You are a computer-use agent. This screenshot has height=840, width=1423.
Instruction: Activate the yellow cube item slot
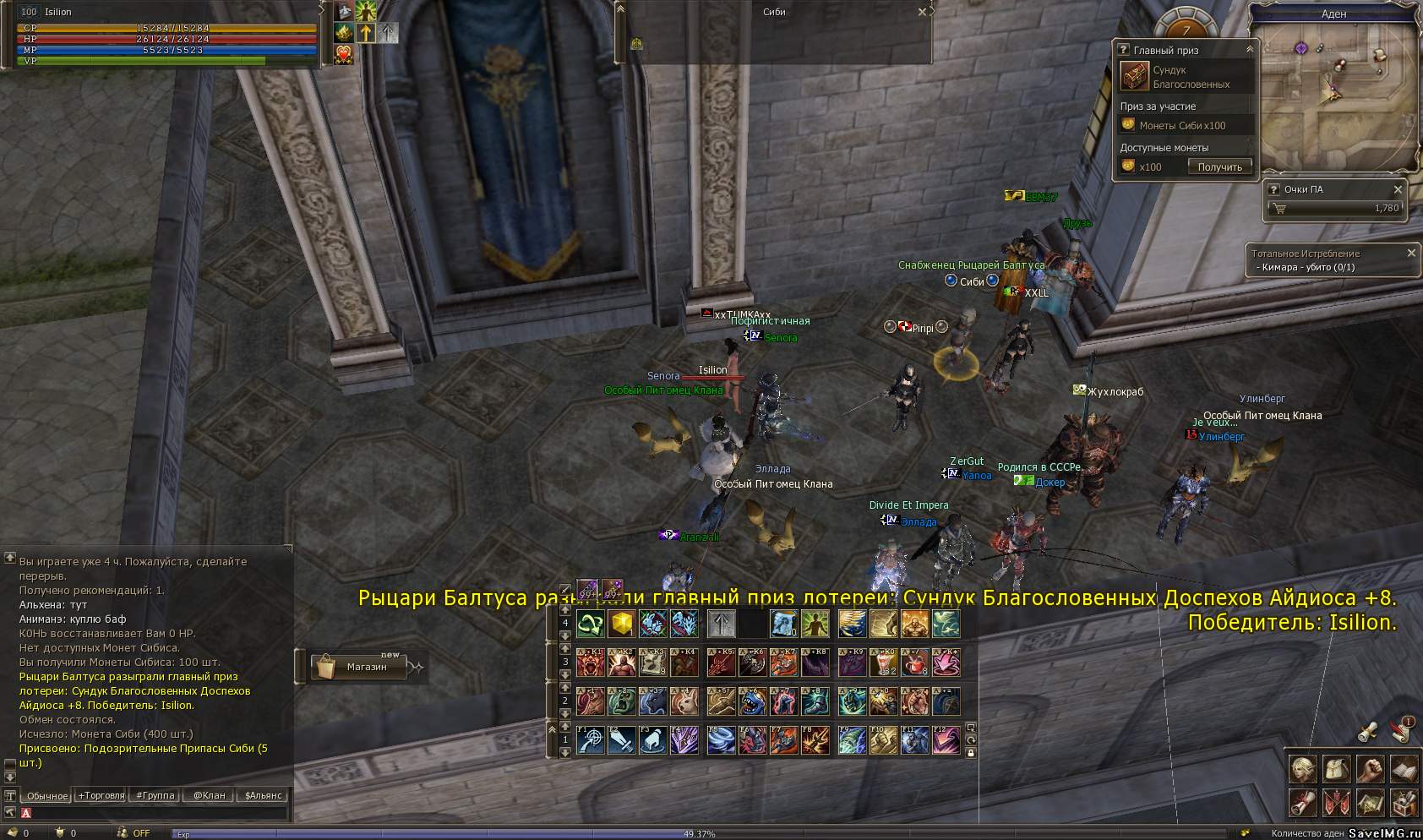(x=623, y=625)
